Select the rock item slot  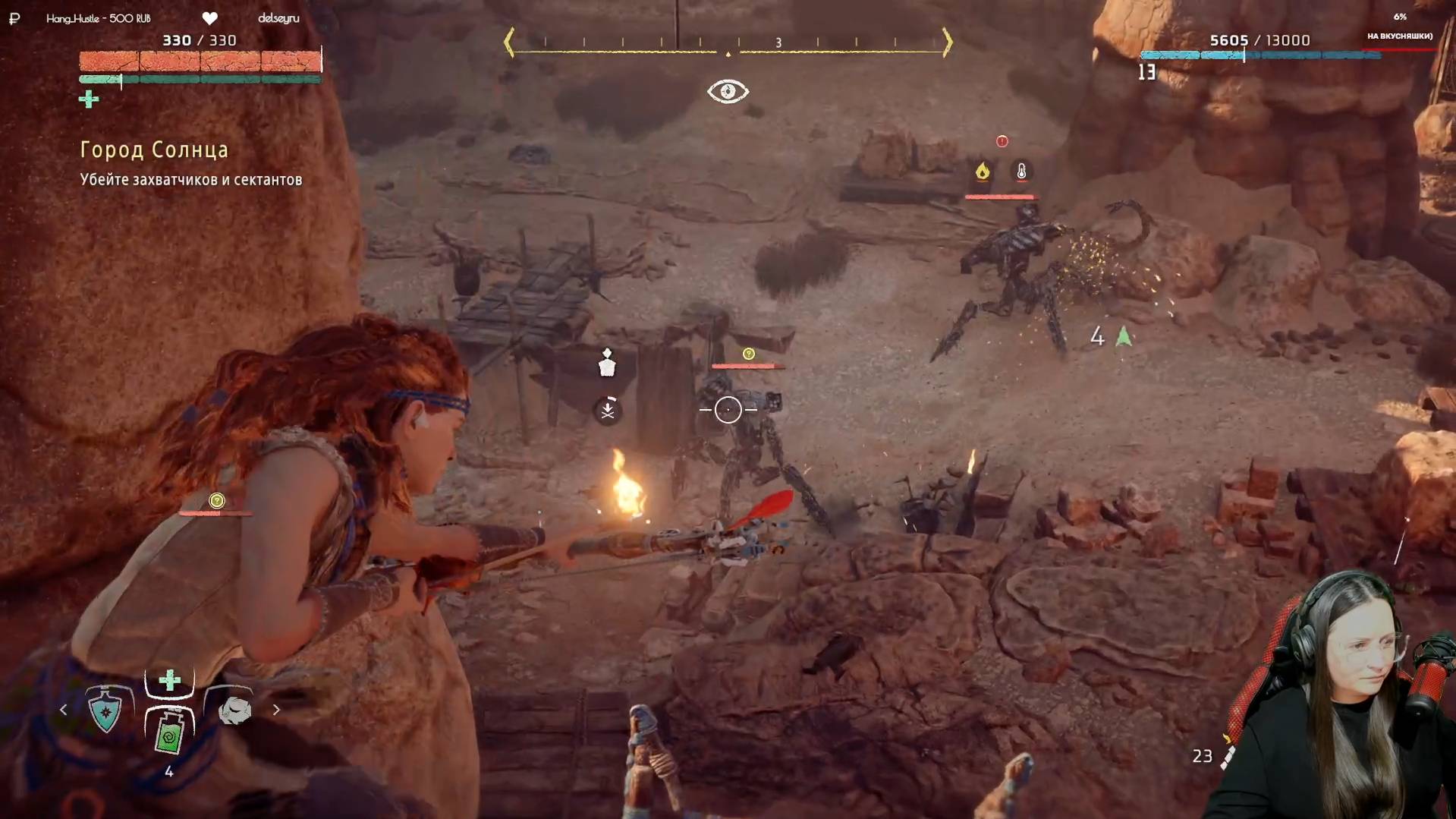tap(234, 710)
